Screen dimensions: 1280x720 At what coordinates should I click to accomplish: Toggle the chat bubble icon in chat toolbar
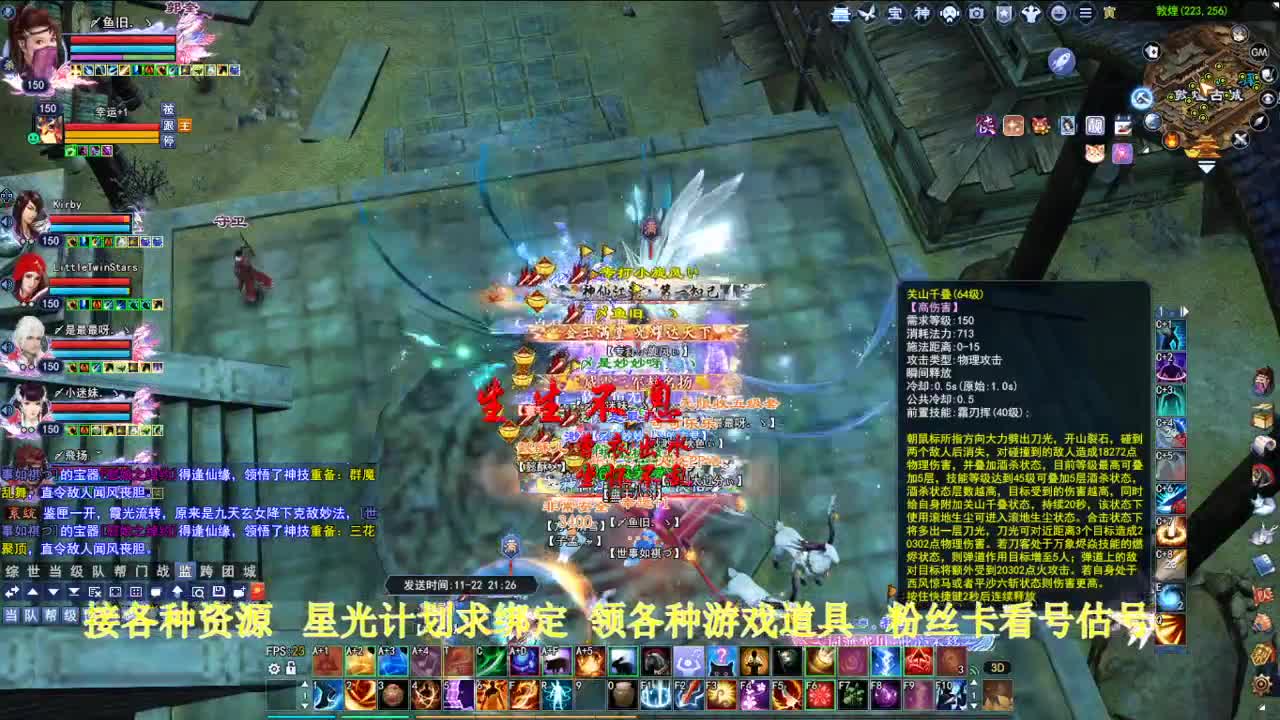155,591
